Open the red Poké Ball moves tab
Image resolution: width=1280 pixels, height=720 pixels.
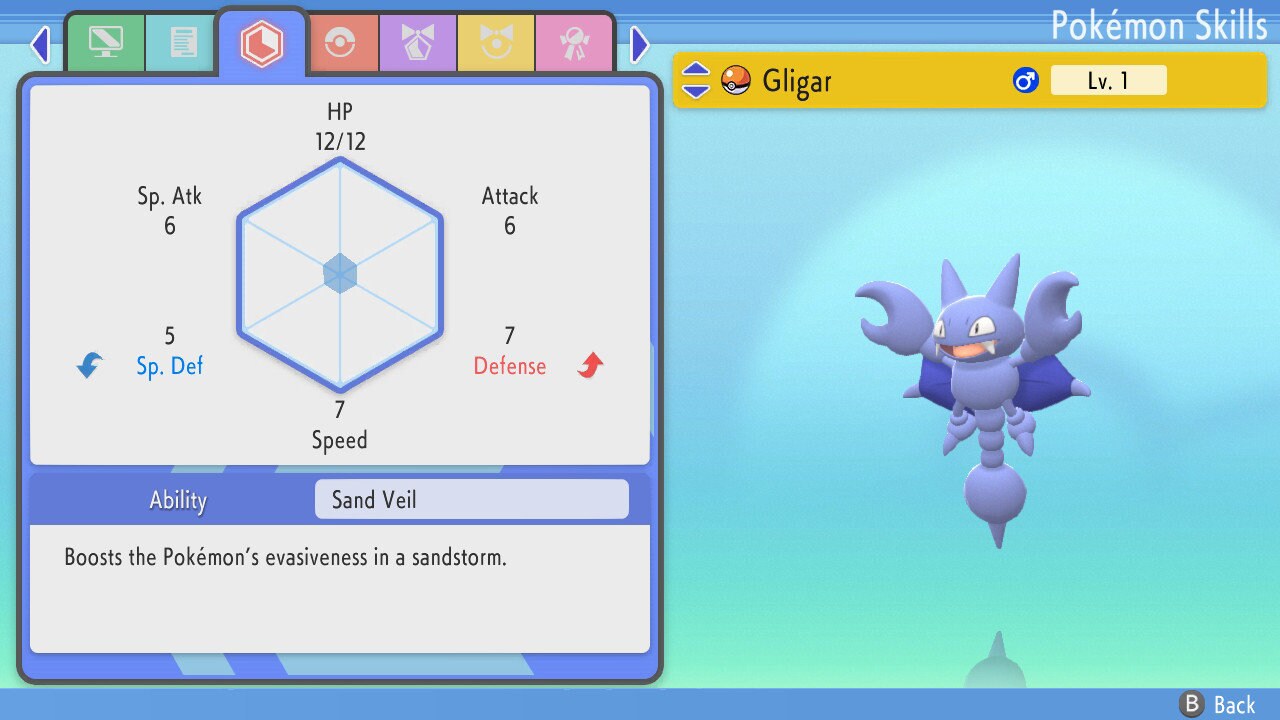coord(340,43)
